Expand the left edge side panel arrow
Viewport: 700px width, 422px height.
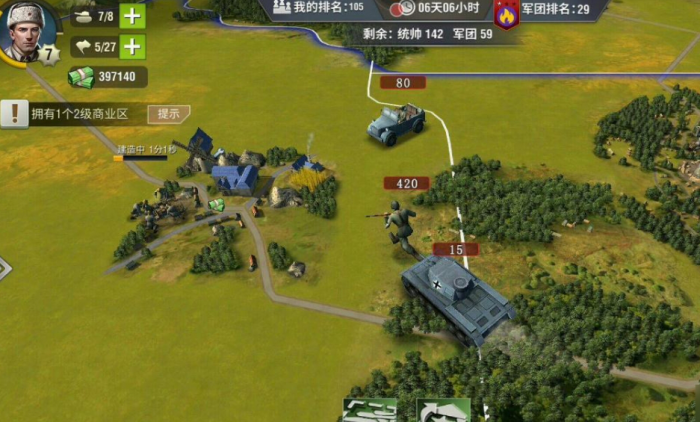click(4, 268)
